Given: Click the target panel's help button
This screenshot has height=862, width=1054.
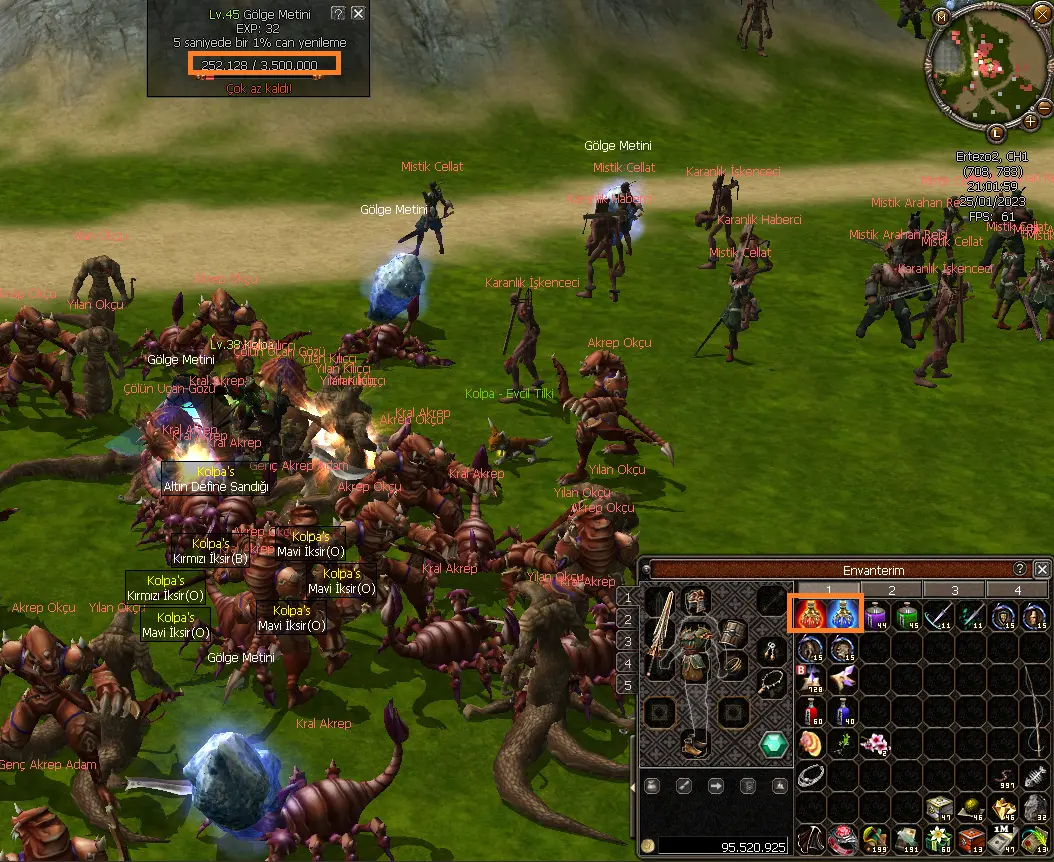Looking at the screenshot, I should tap(338, 14).
